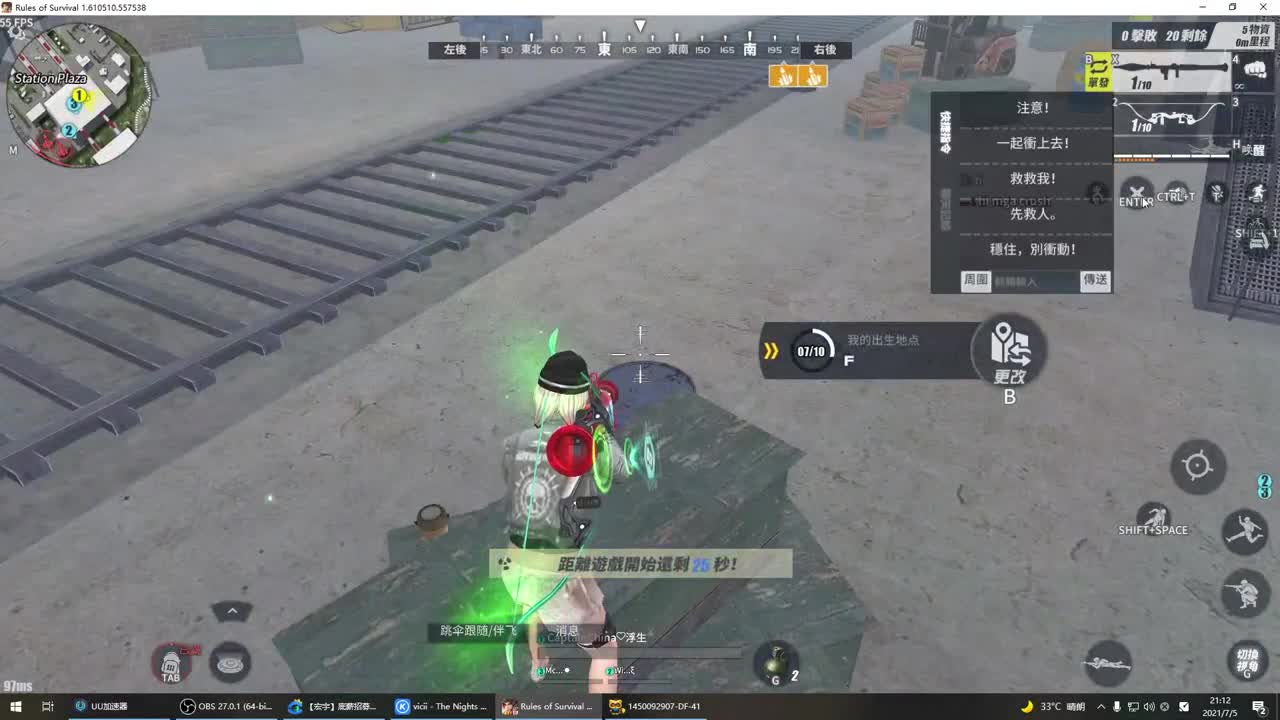Image resolution: width=1280 pixels, height=720 pixels.
Task: Expand the chat panel with the up arrow
Action: 232,610
